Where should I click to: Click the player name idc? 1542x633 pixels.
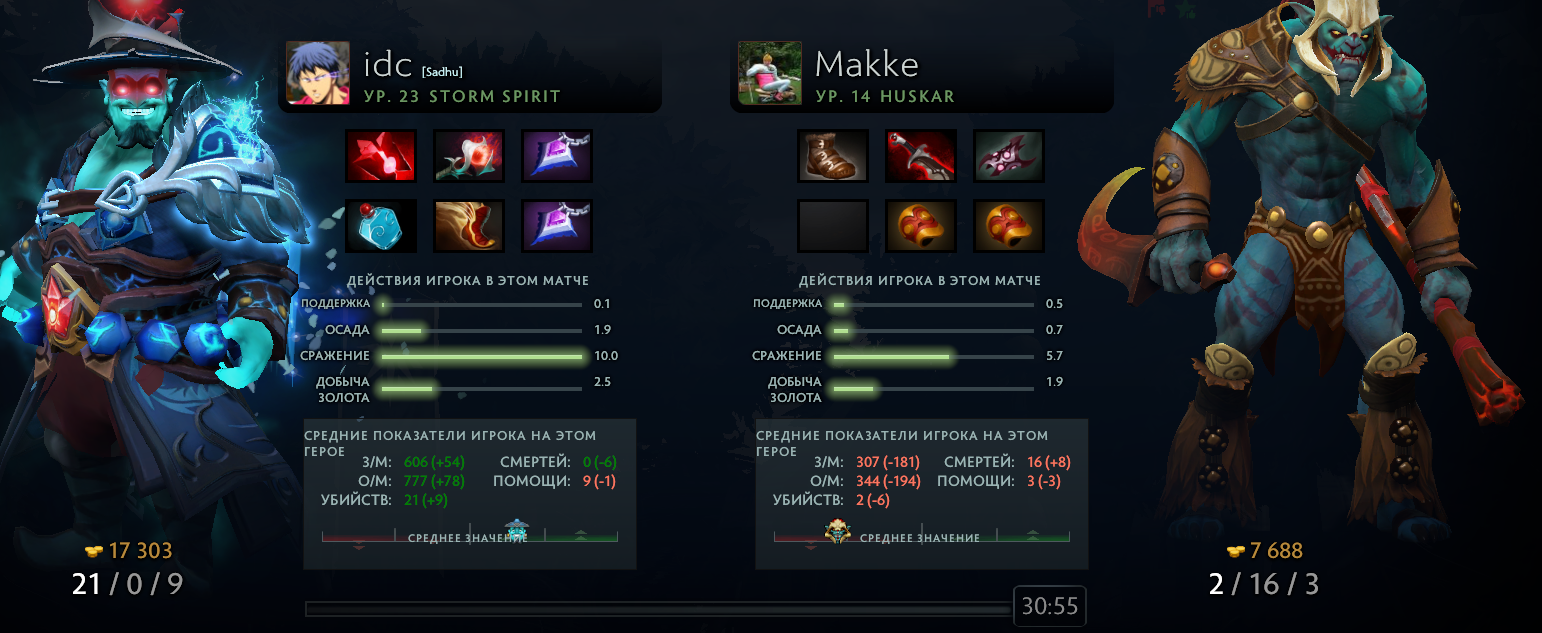[388, 65]
